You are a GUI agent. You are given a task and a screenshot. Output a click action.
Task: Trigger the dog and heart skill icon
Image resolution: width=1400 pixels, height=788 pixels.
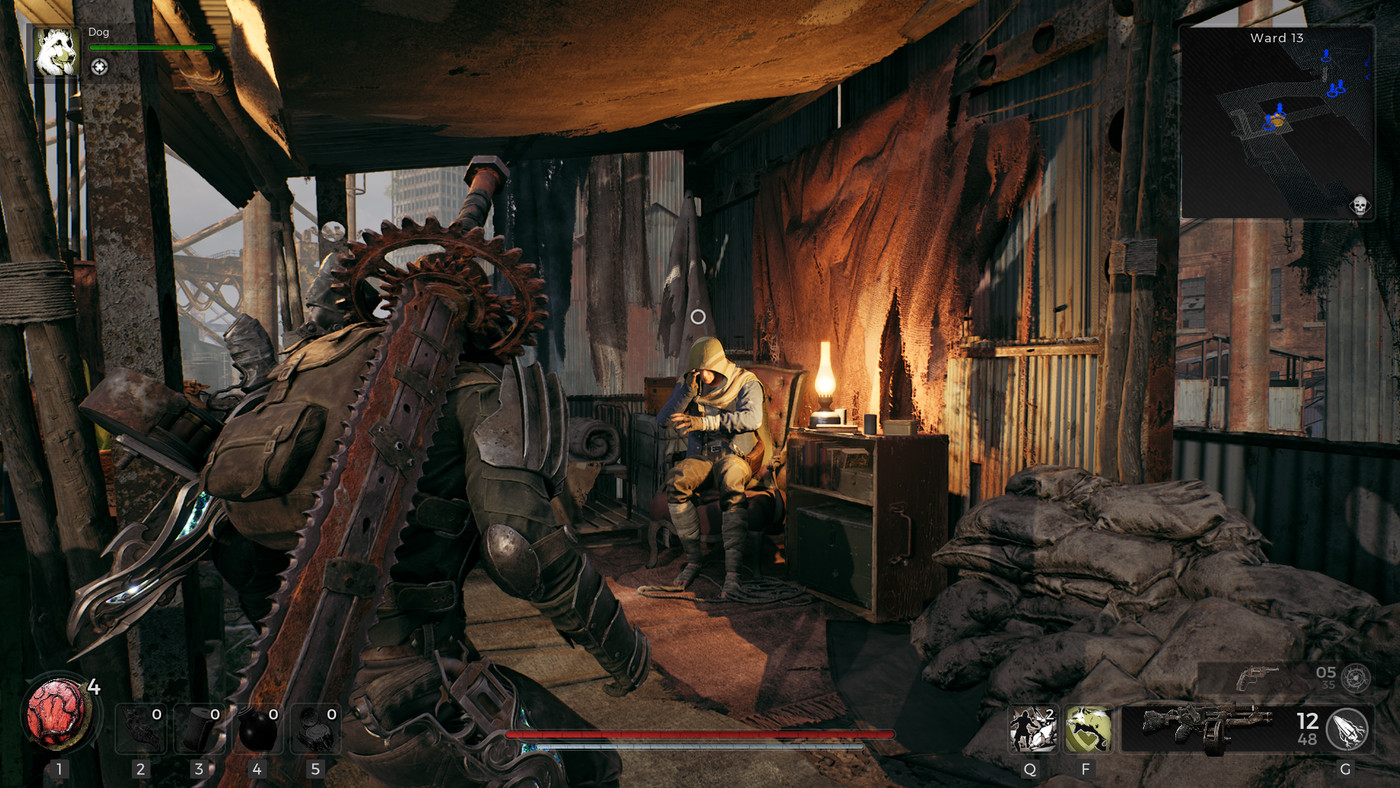click(1088, 729)
